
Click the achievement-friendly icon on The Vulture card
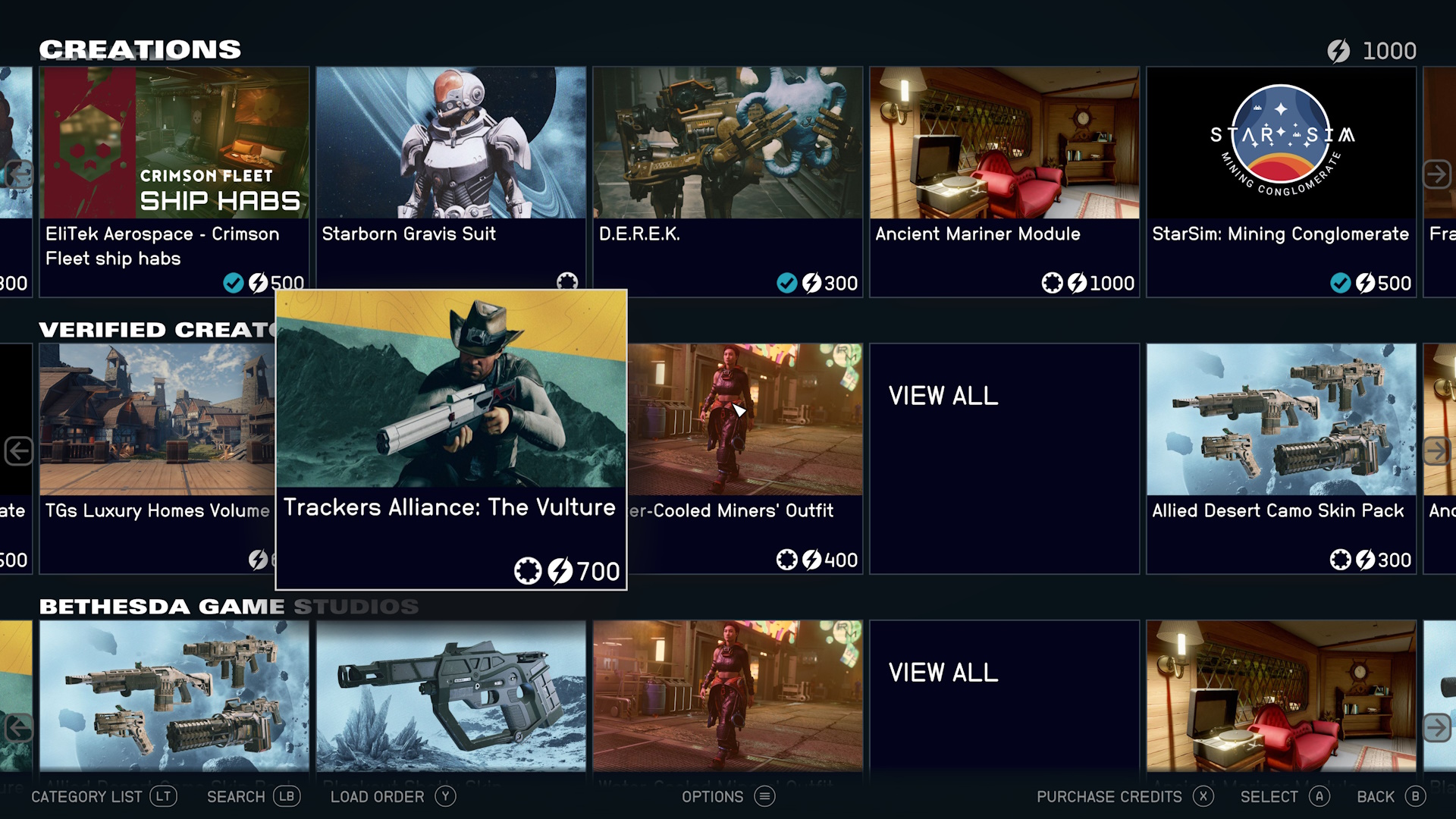click(x=529, y=571)
